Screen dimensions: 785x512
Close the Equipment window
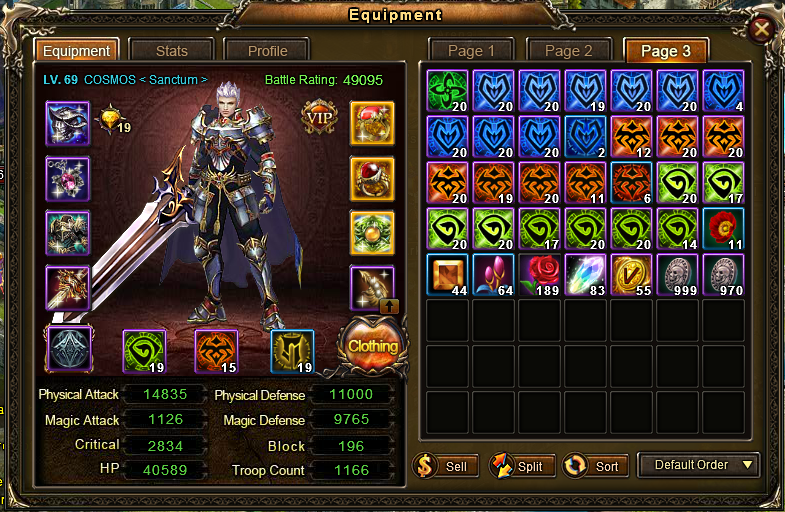point(761,29)
